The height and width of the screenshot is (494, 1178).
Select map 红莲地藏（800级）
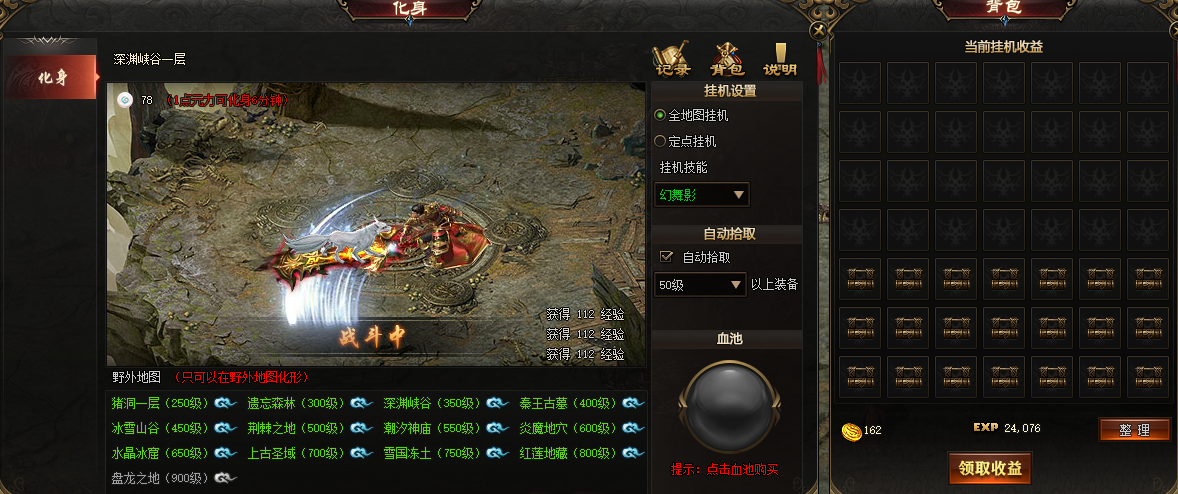tap(569, 453)
